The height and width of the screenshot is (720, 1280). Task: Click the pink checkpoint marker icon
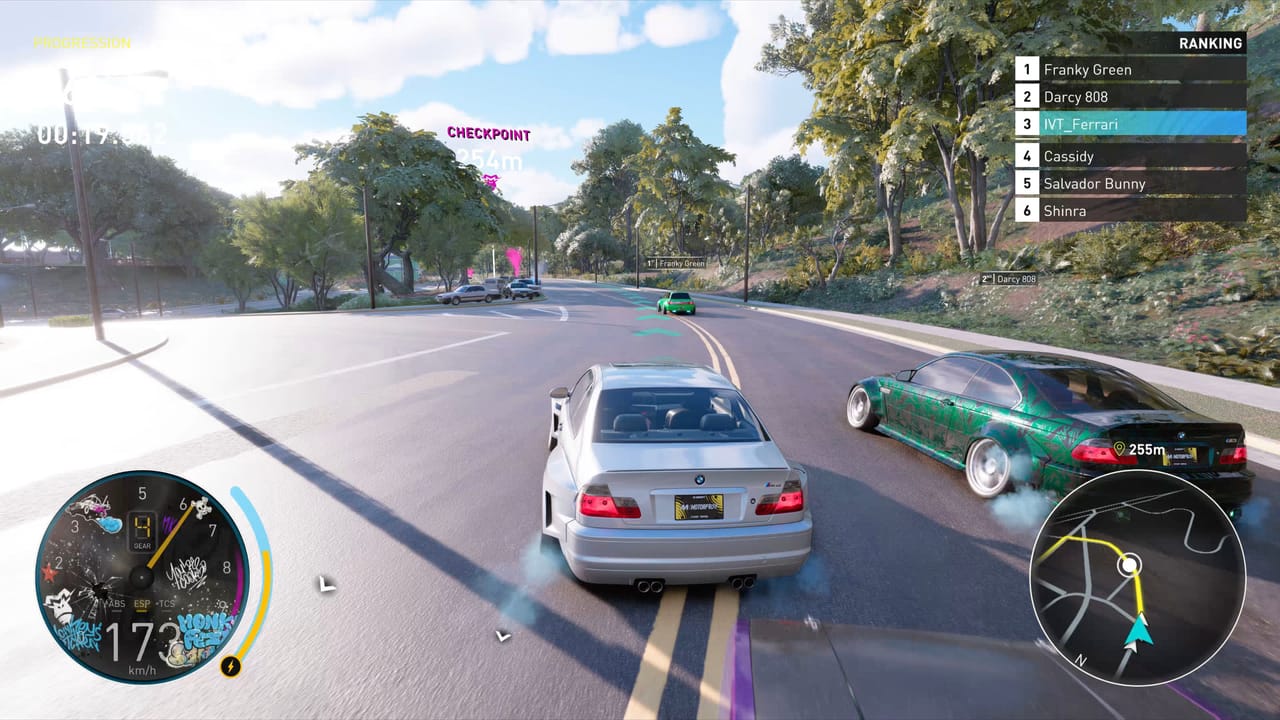pos(490,181)
